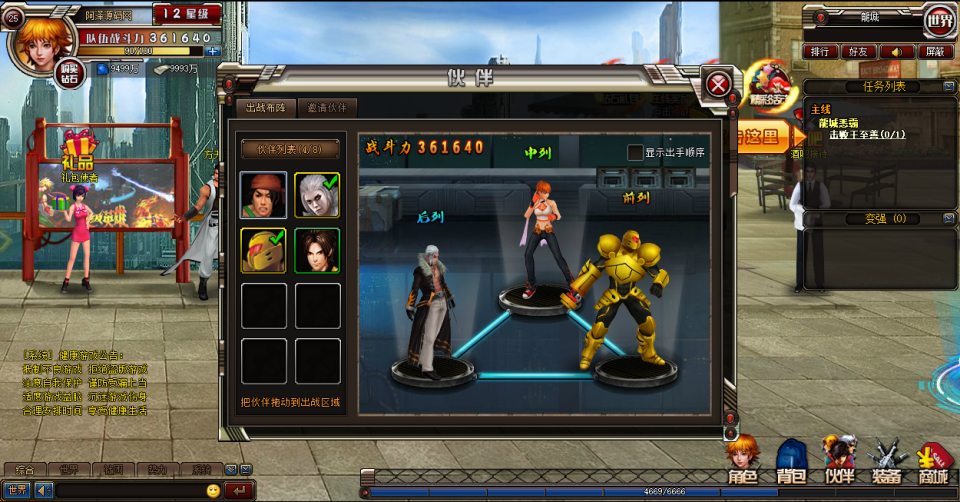The height and width of the screenshot is (502, 960).
Task: Open the 商城 shop
Action: (936, 462)
